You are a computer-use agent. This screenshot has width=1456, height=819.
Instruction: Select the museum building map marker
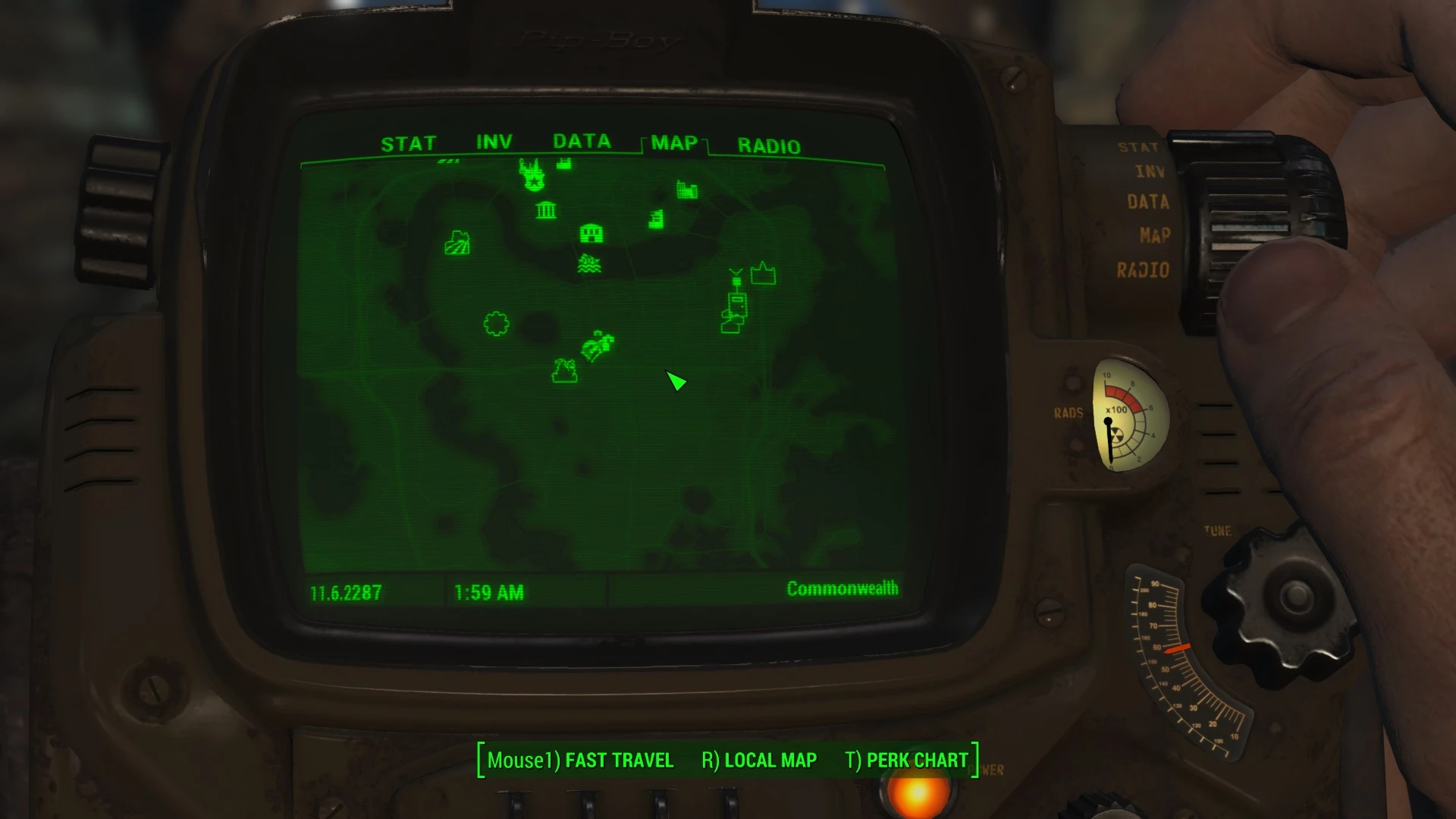coord(546,209)
